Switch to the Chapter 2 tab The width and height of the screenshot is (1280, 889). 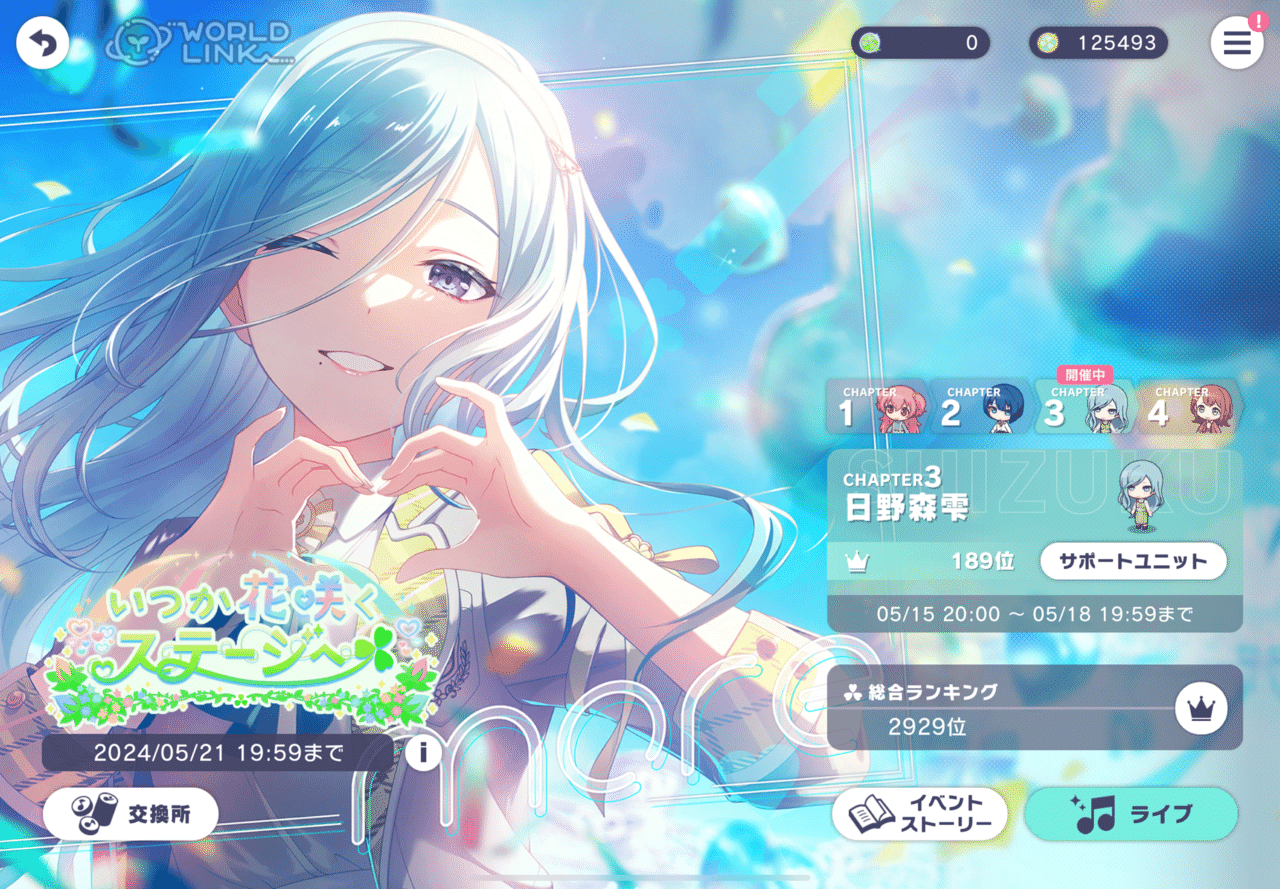point(979,408)
